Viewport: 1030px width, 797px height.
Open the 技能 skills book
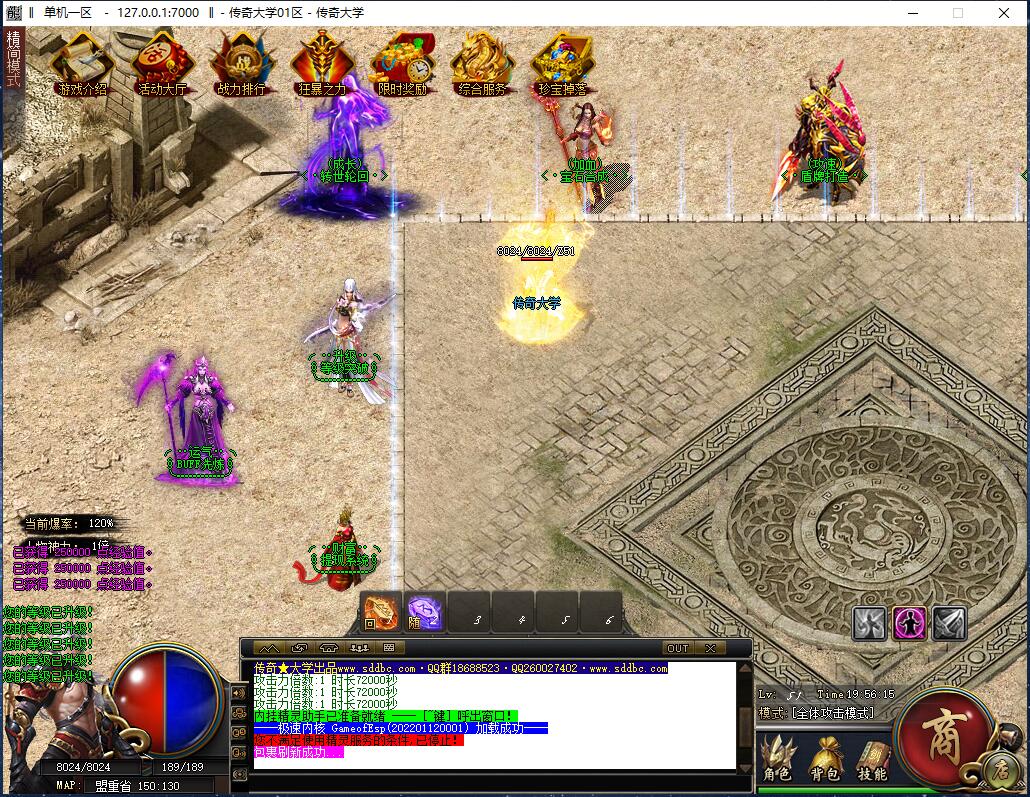pos(872,760)
